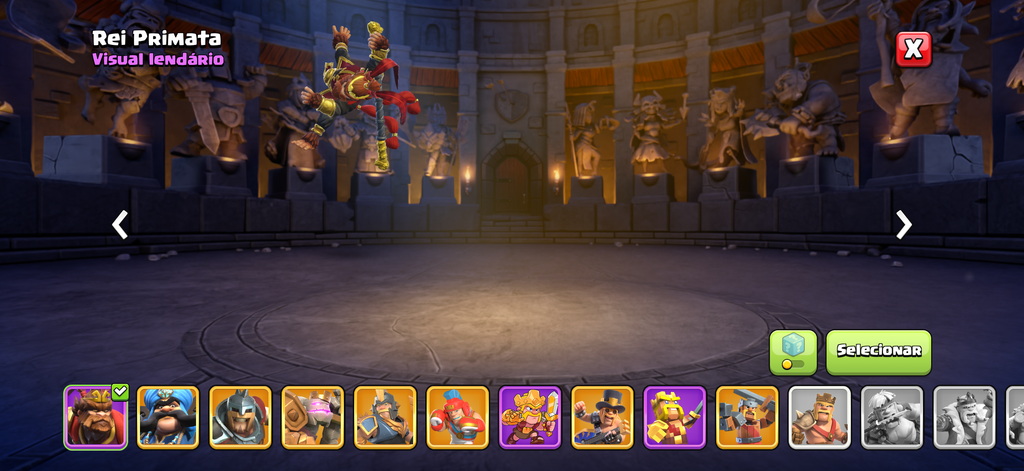1024x471 pixels.
Task: Choose the blue pirate king skin thumbnail
Action: [x=168, y=417]
